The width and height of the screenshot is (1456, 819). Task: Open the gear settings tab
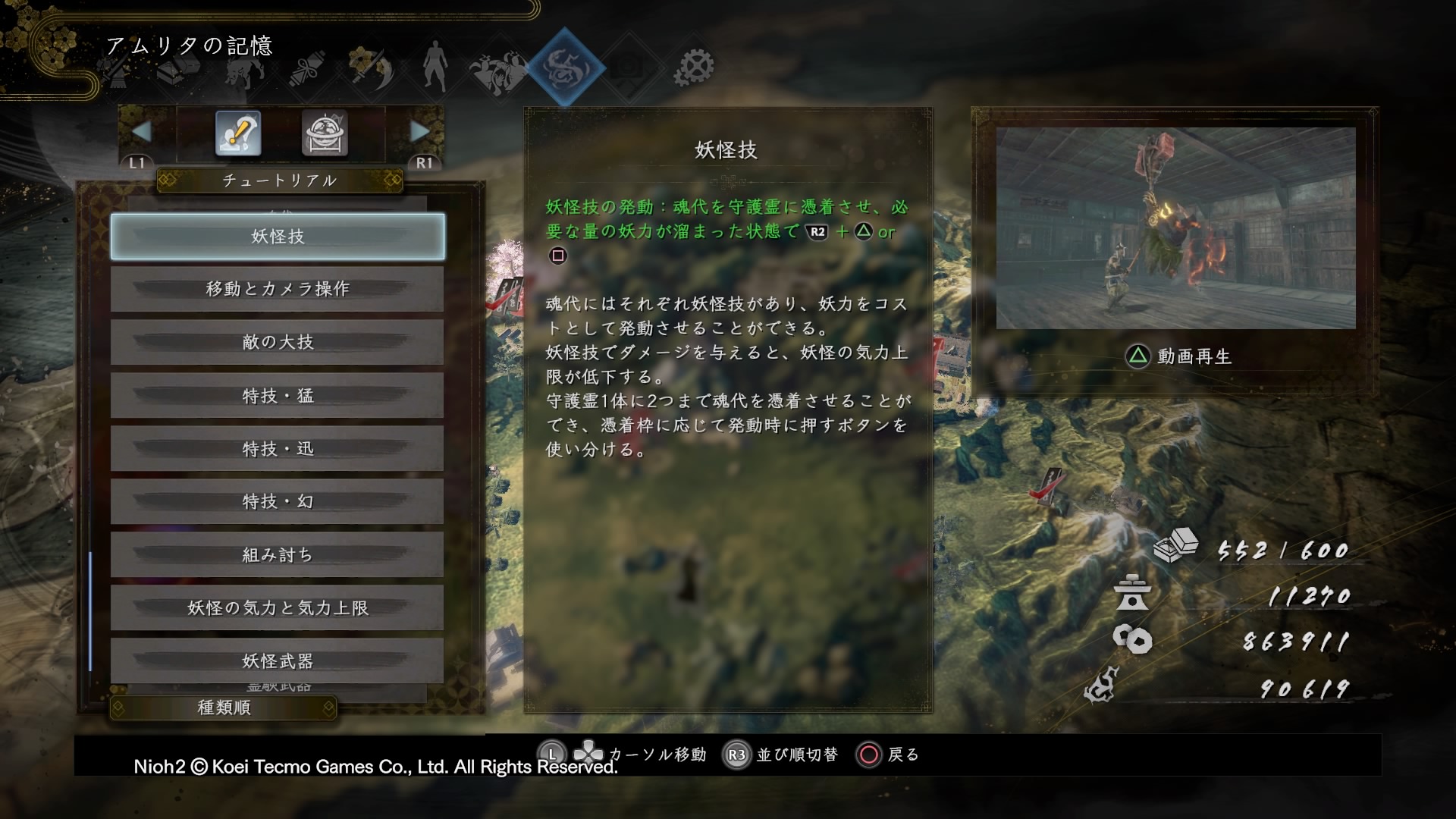point(693,67)
